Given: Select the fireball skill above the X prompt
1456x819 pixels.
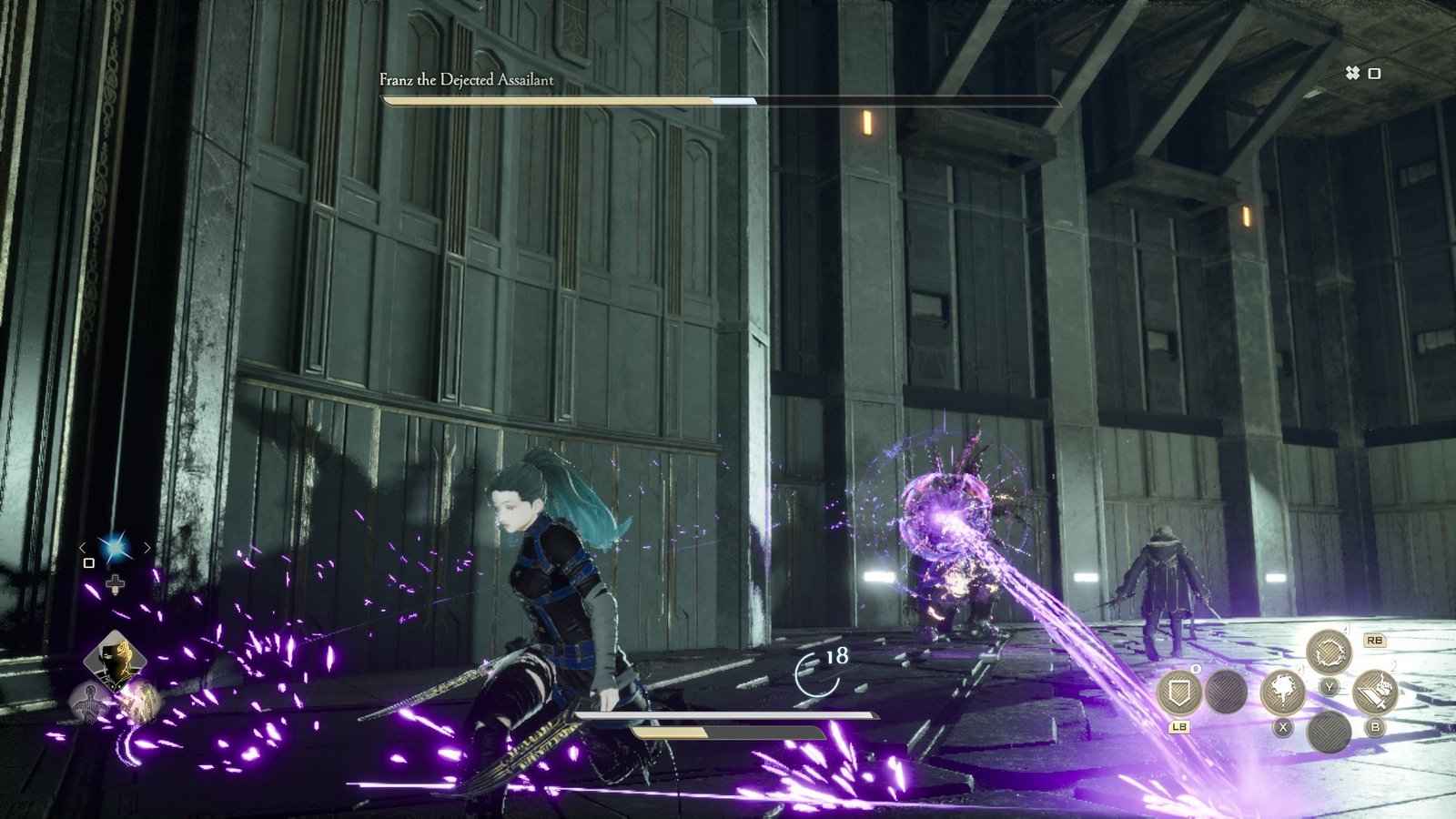Looking at the screenshot, I should 1284,694.
